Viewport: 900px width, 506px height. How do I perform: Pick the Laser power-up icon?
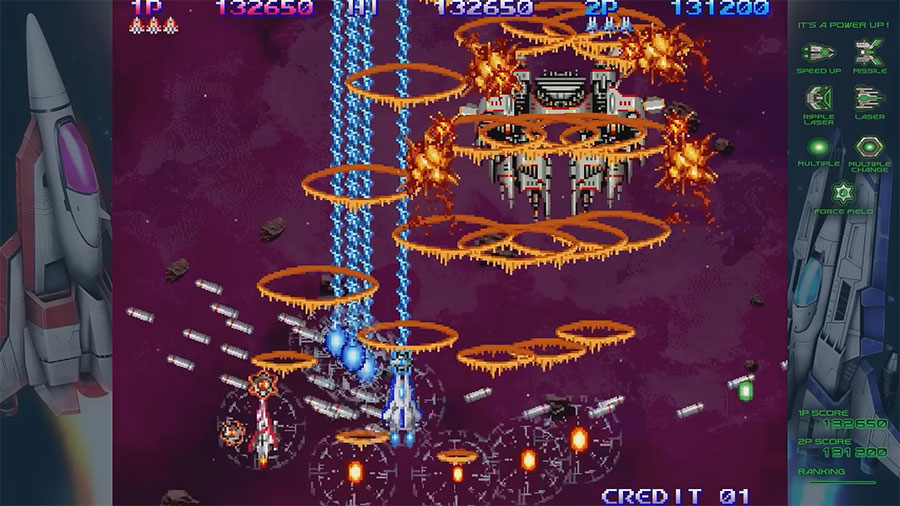point(868,98)
